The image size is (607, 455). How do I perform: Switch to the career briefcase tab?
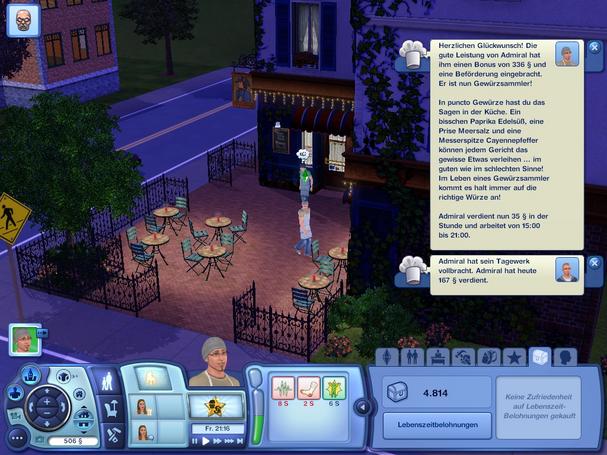click(x=438, y=357)
